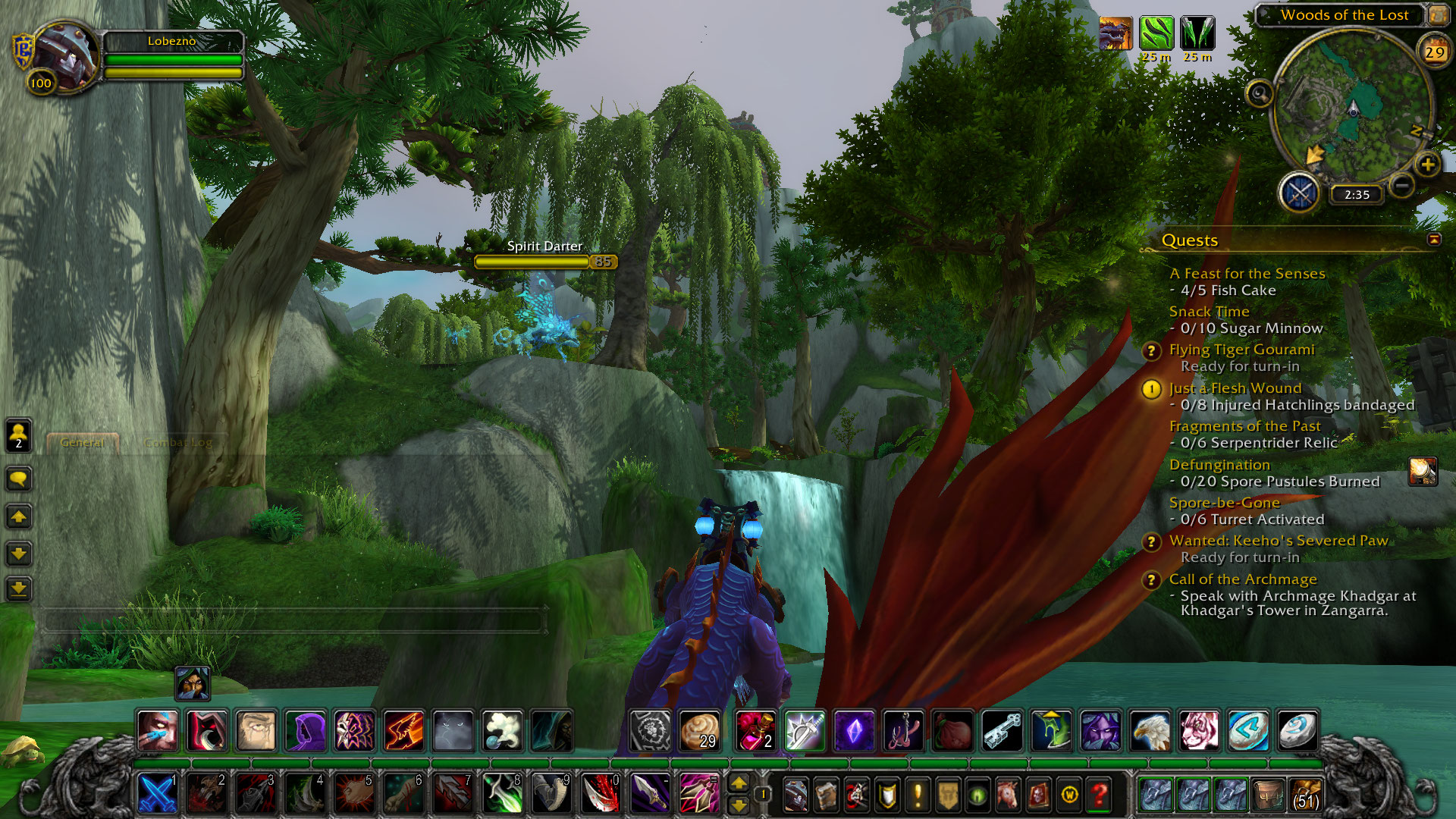Open the red question mark help menu
The width and height of the screenshot is (1456, 819).
click(x=1100, y=795)
